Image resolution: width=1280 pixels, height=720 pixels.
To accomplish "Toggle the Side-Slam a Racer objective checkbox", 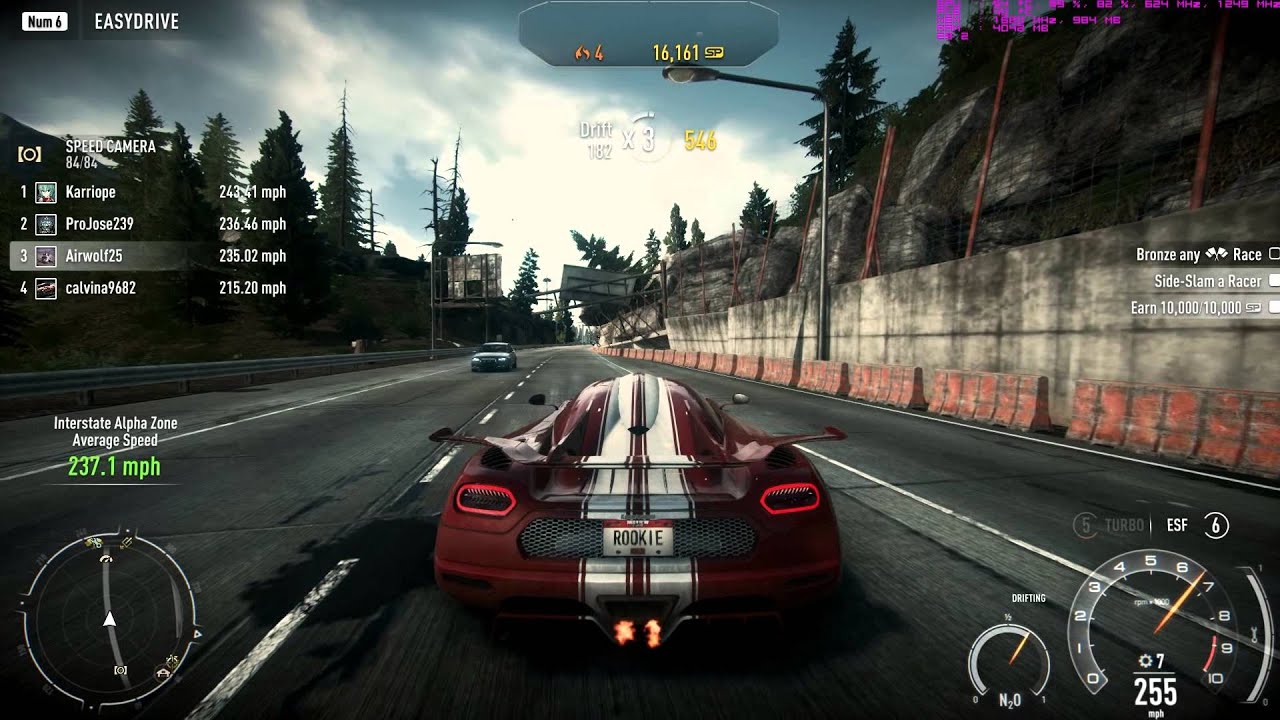I will click(1274, 281).
